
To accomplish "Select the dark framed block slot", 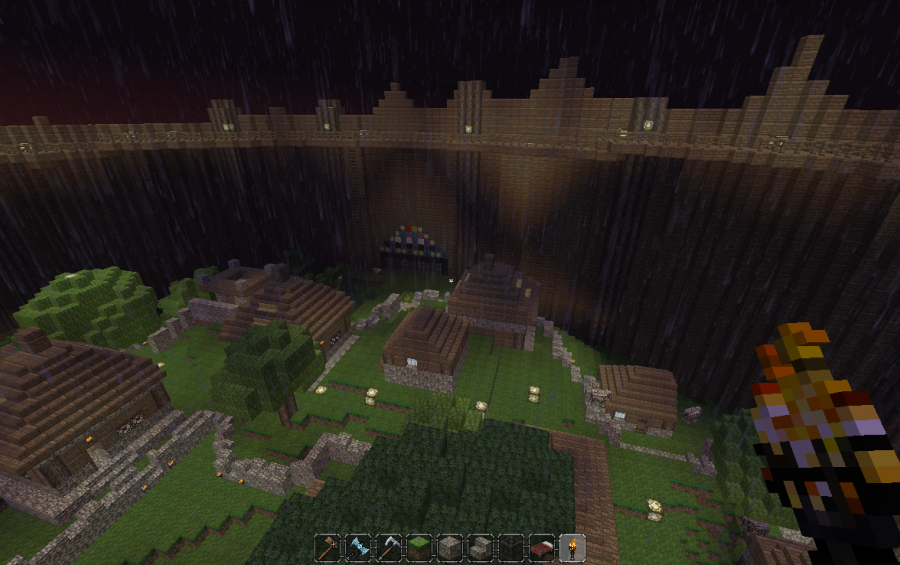I will tap(510, 548).
